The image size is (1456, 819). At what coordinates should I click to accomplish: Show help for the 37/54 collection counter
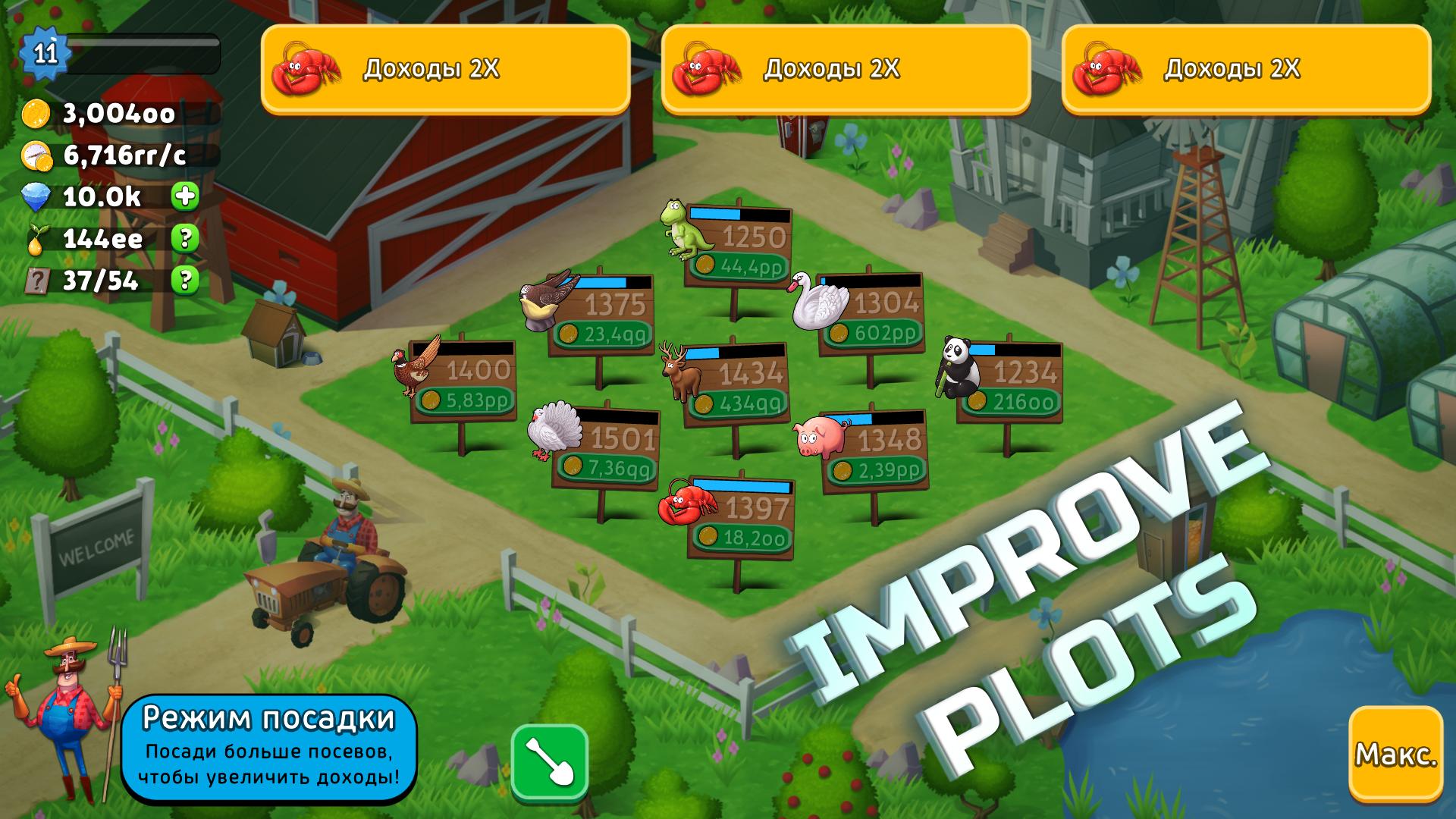pos(184,281)
